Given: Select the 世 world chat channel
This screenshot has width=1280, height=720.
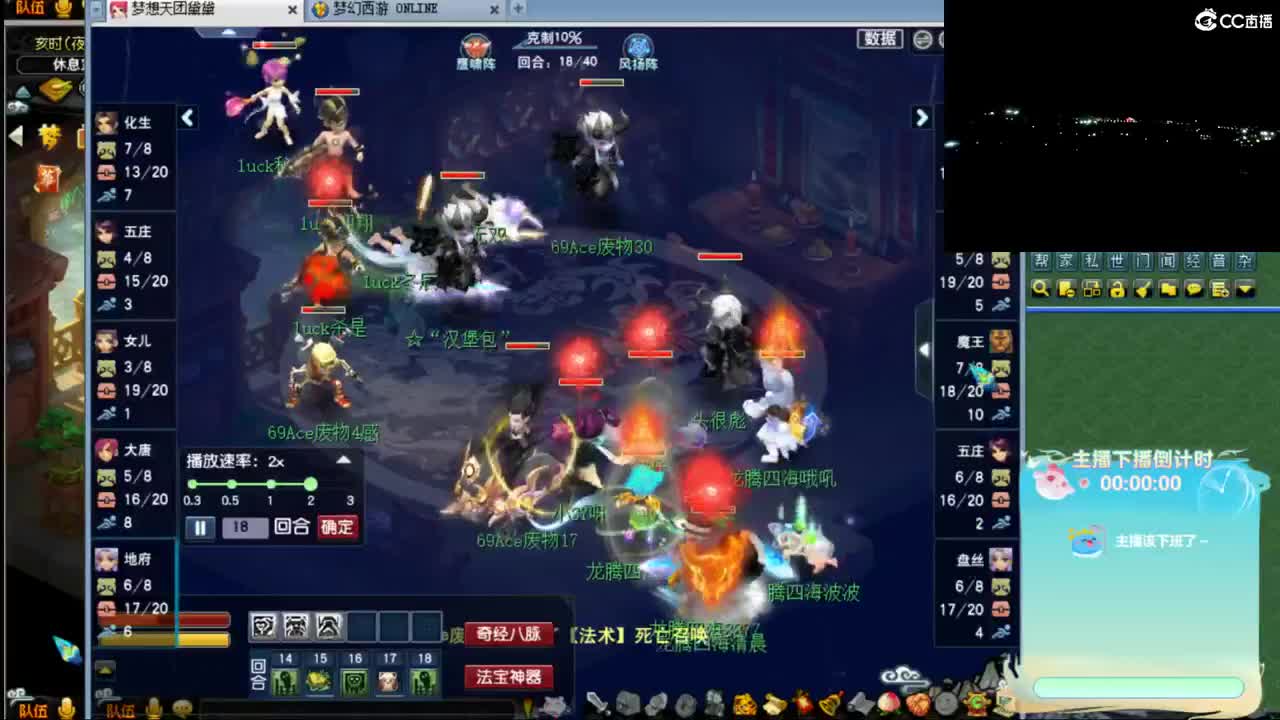Looking at the screenshot, I should coord(1117,263).
